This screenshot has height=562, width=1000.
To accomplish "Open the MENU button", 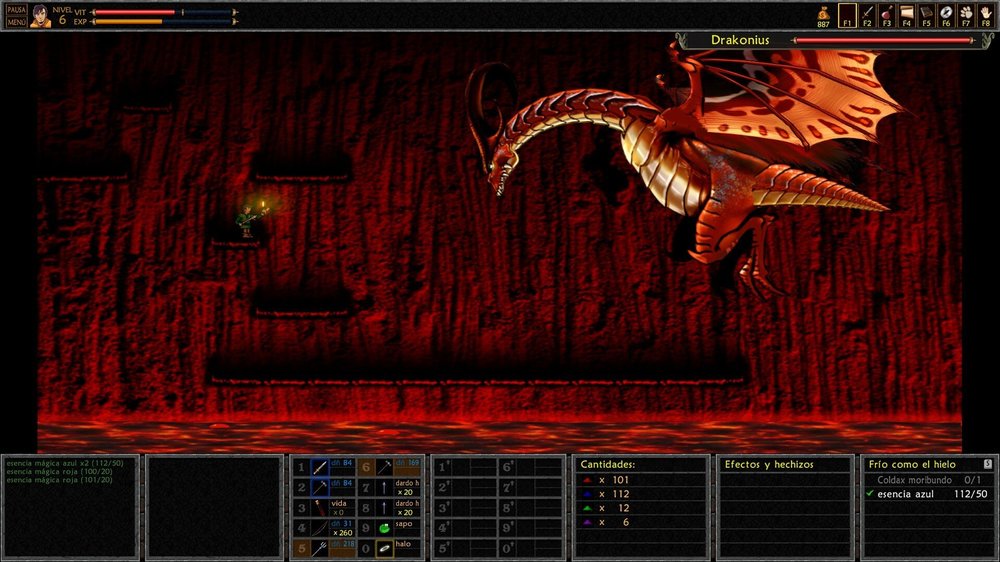I will (x=16, y=21).
